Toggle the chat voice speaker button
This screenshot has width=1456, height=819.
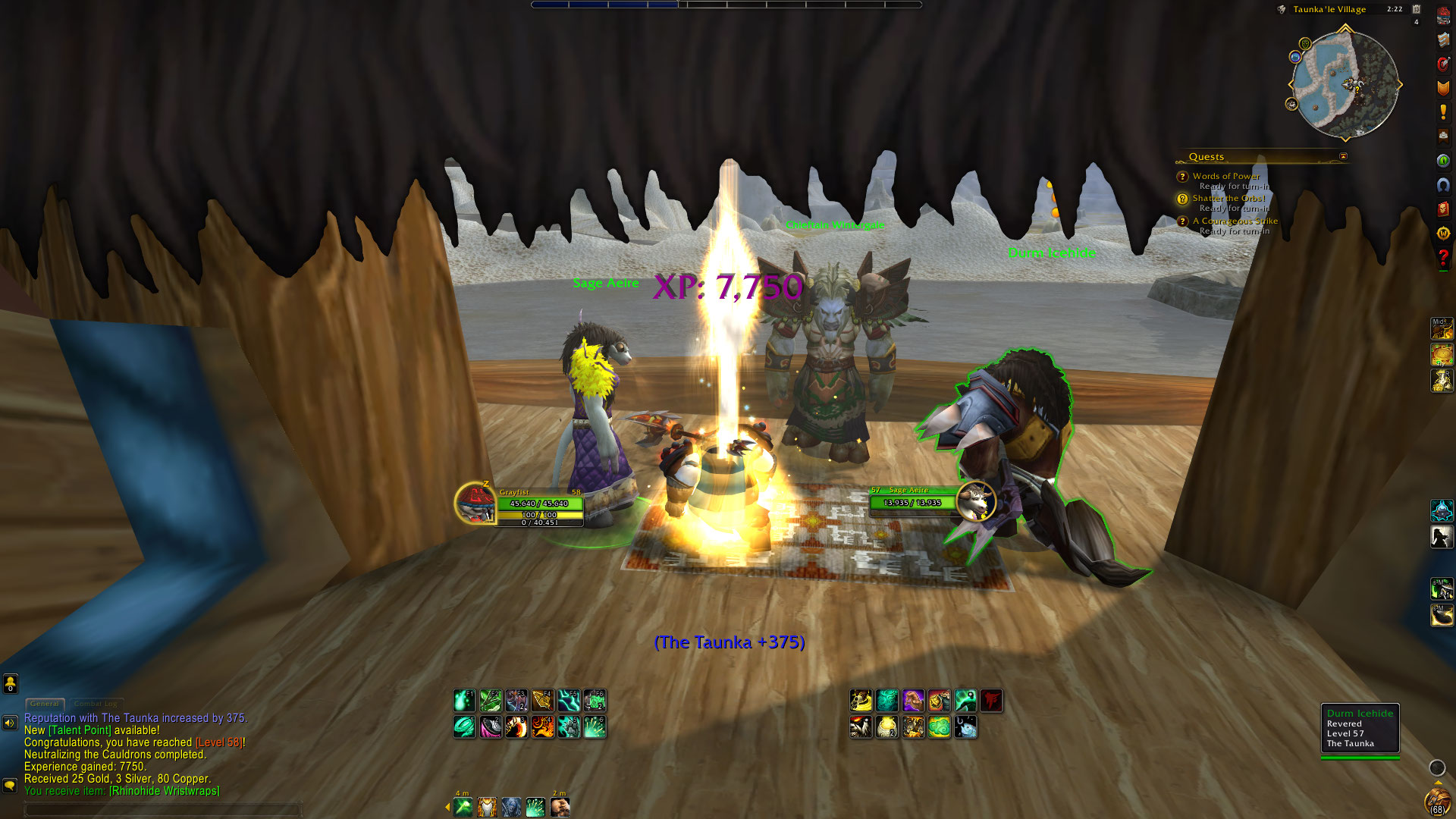point(10,723)
